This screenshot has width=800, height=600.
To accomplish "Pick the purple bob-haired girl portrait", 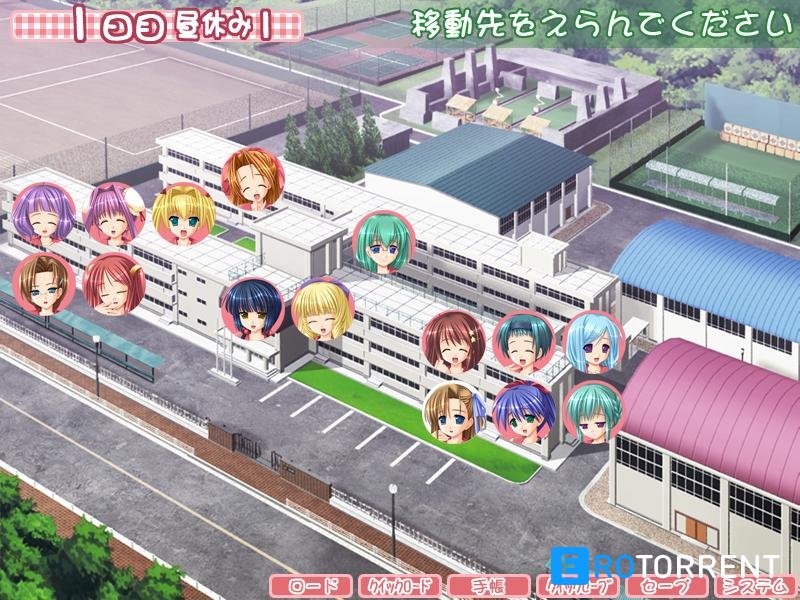I will tap(43, 214).
